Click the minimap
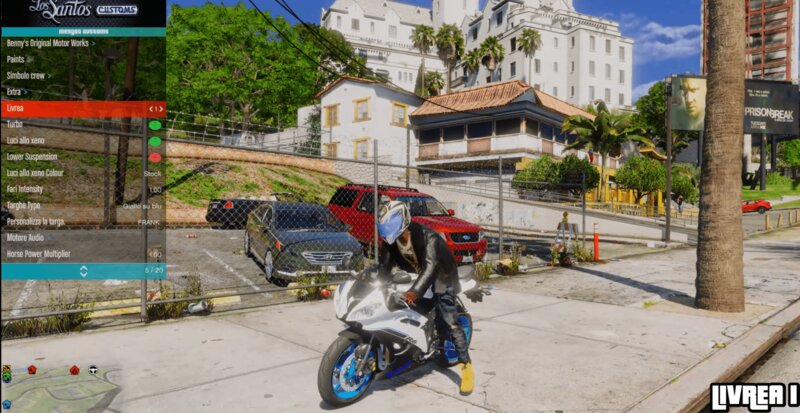Viewport: 800px width, 413px height. pos(60,390)
